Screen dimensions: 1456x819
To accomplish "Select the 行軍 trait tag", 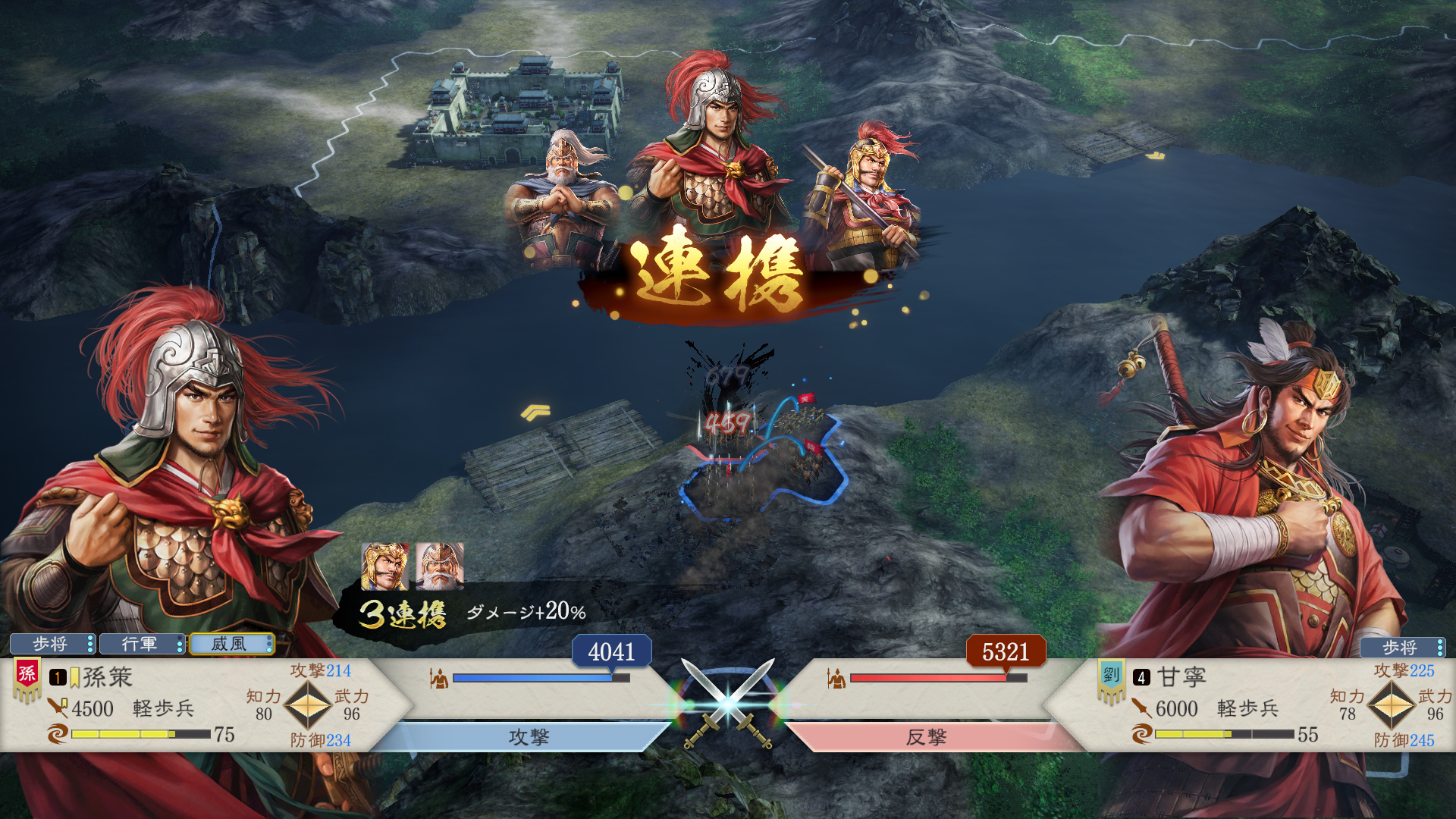I will (141, 645).
